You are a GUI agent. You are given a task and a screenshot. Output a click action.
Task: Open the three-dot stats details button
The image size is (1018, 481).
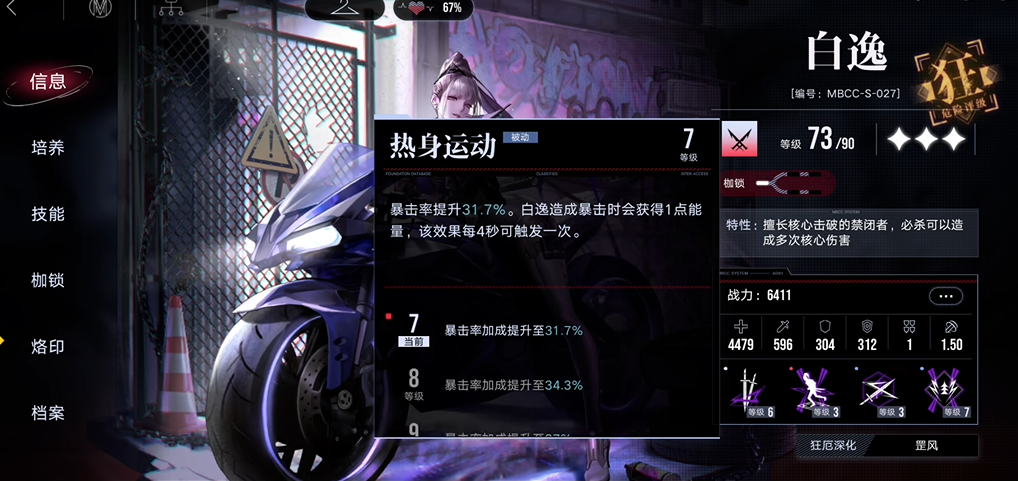(x=945, y=296)
